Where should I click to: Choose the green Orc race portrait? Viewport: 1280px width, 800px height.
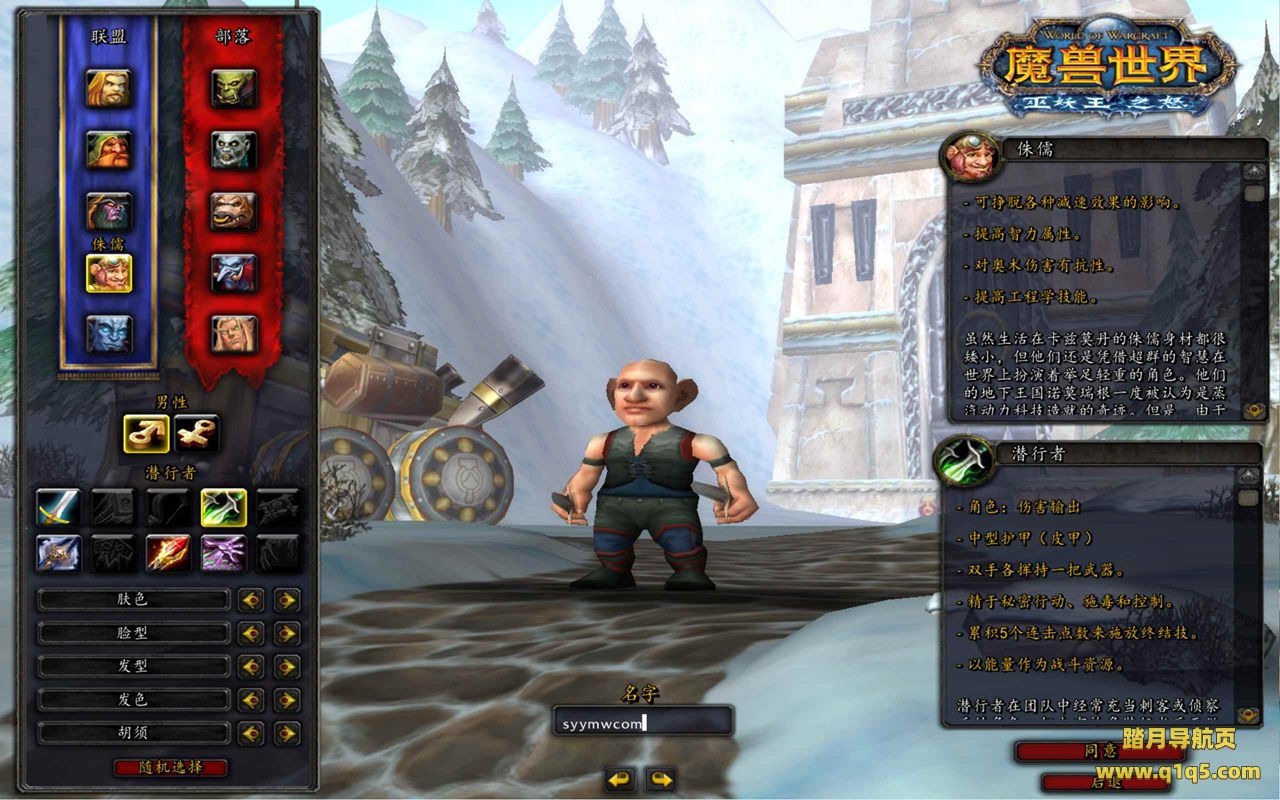click(x=234, y=89)
